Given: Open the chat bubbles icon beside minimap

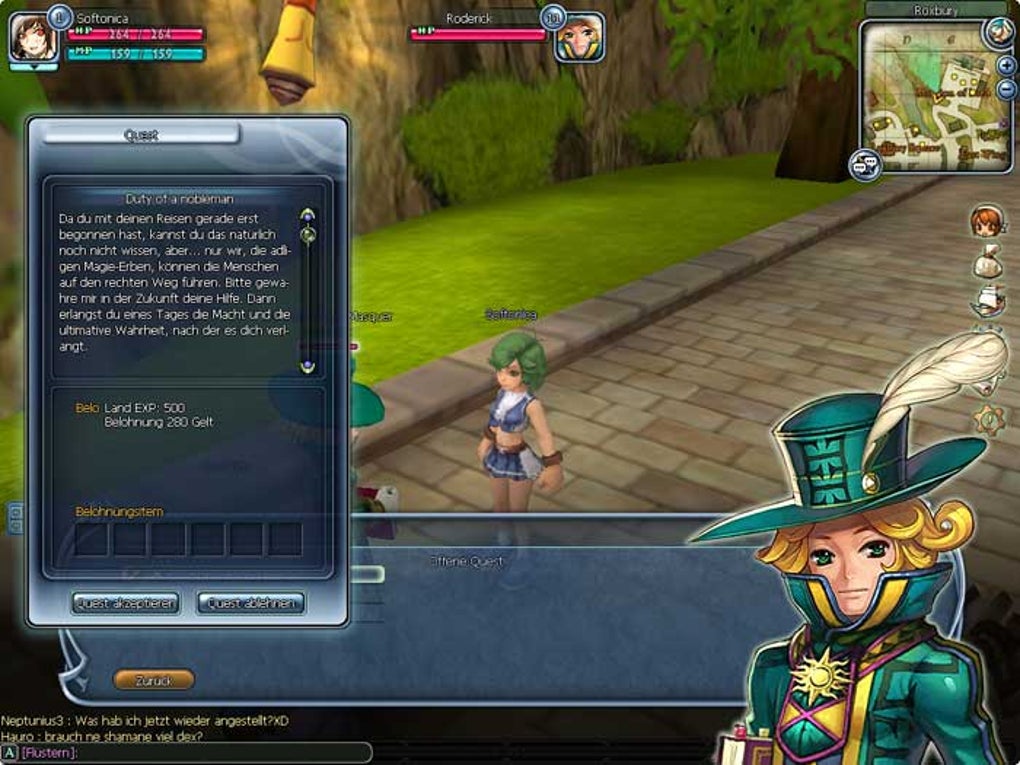Looking at the screenshot, I should 864,164.
